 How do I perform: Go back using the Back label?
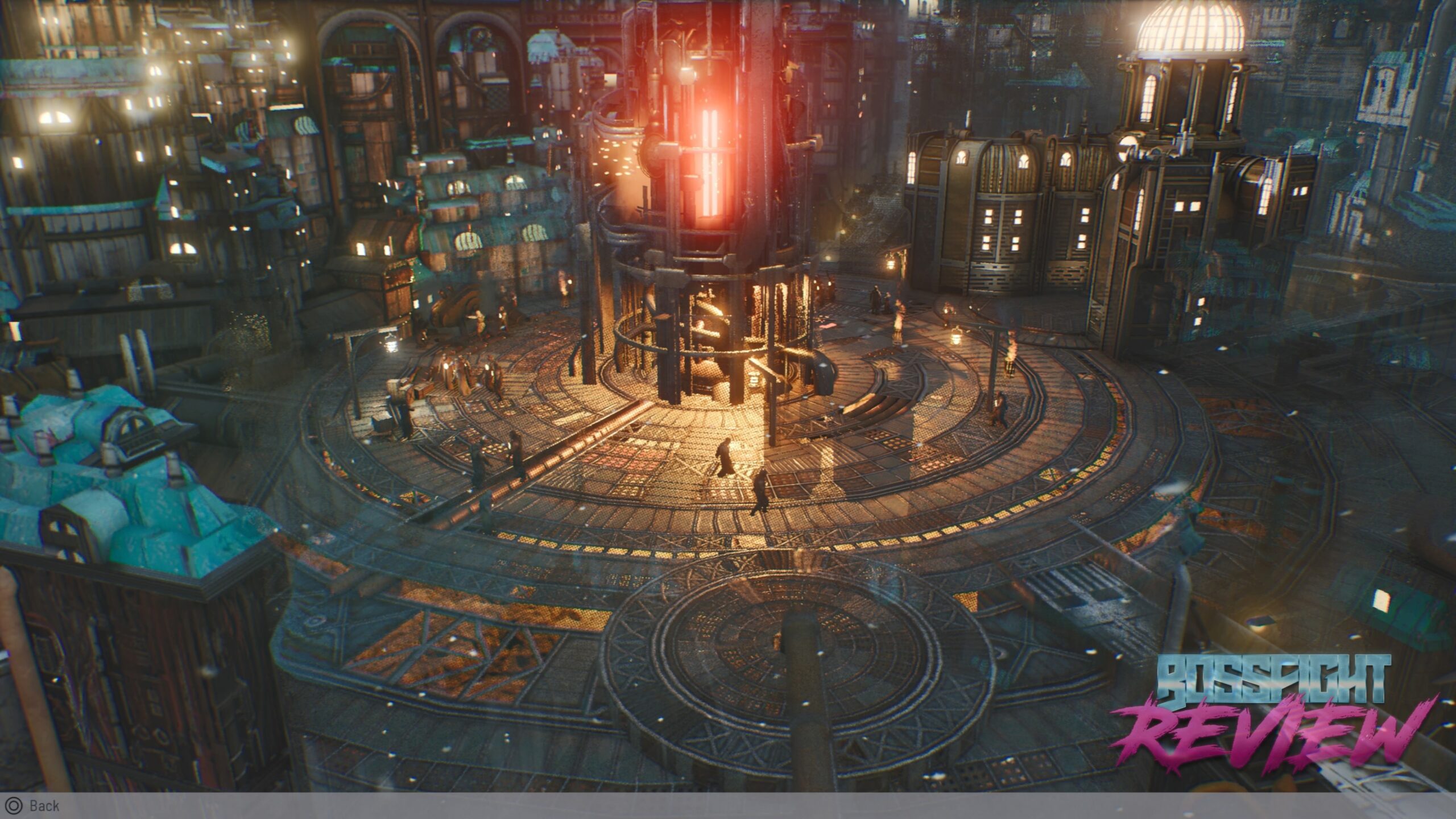43,806
